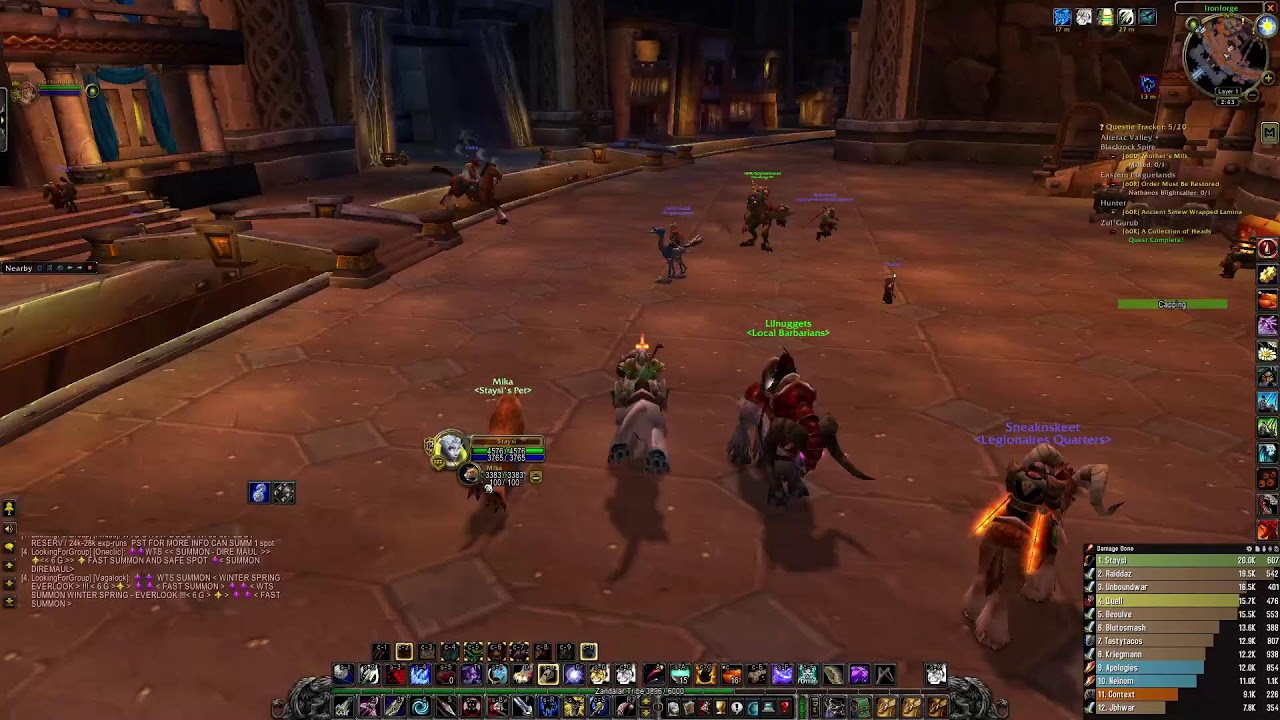Click the Zandalar Tribe reputation bar
The height and width of the screenshot is (720, 1280).
click(640, 692)
